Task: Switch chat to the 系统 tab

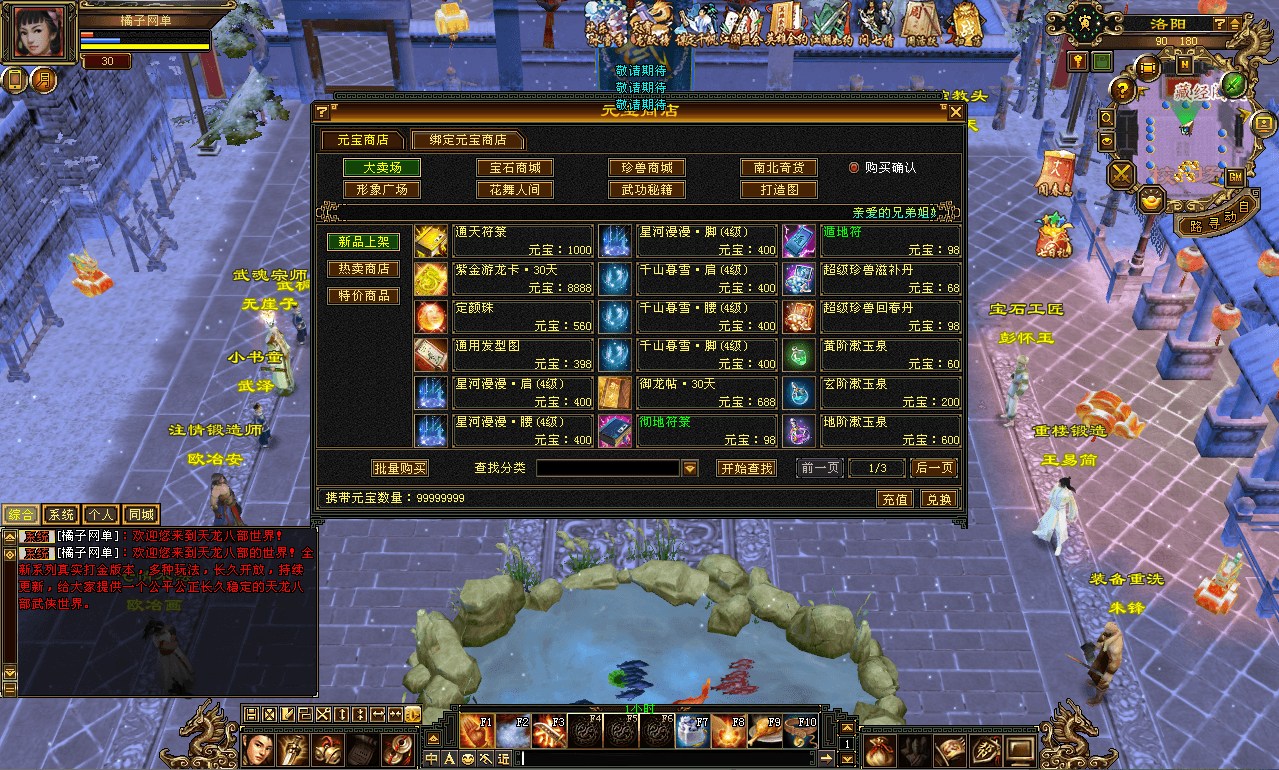Action: (61, 515)
